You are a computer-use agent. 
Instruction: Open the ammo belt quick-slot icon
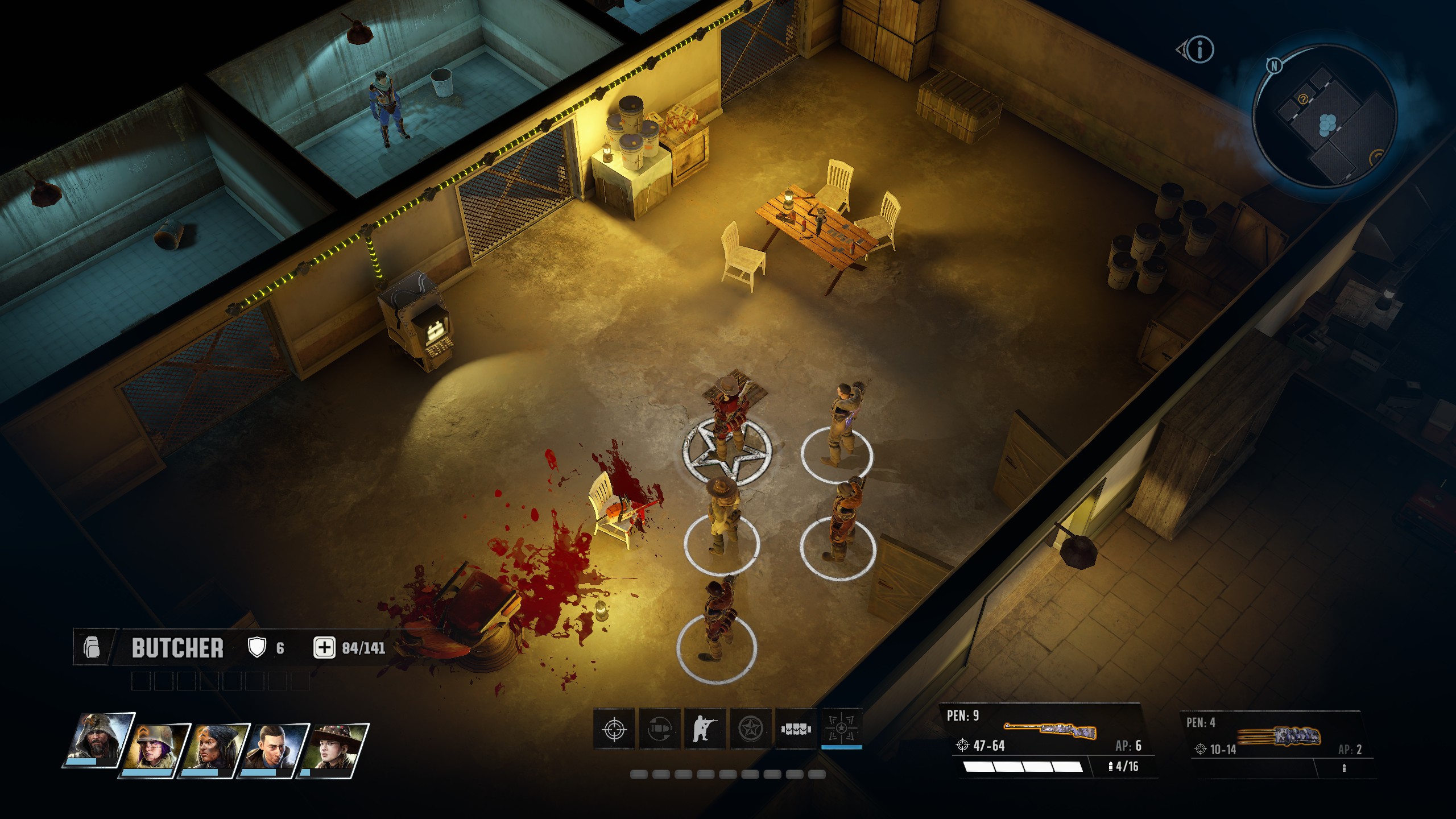796,729
